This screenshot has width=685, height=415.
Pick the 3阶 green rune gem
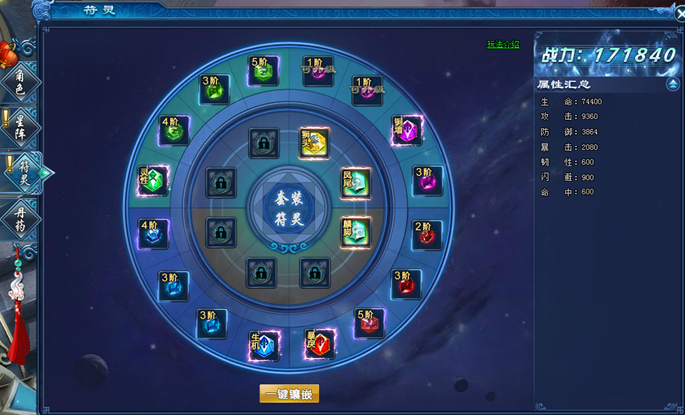(212, 90)
